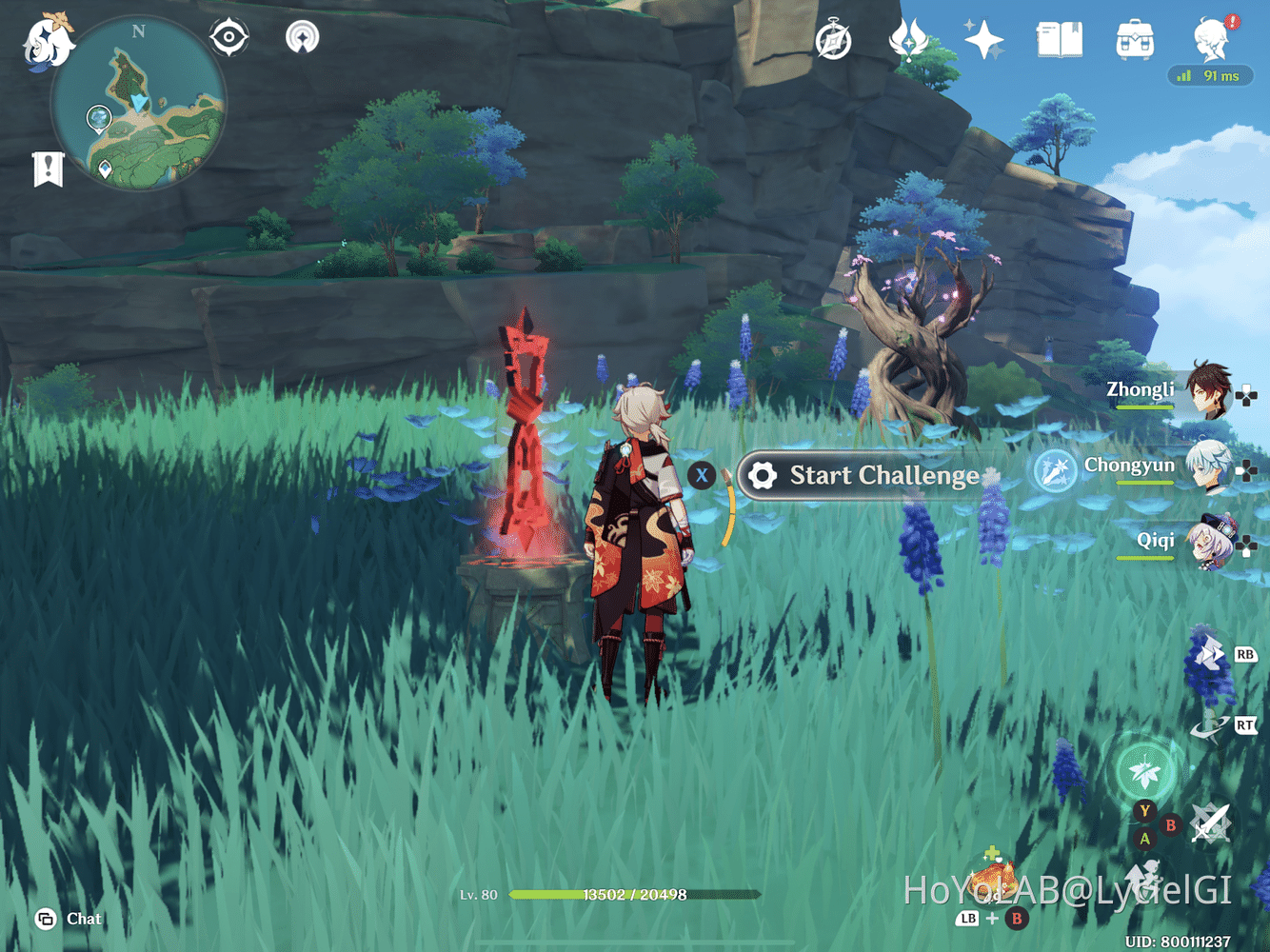The height and width of the screenshot is (952, 1270).
Task: Open the character profile with notification badge
Action: pyautogui.click(x=1209, y=40)
